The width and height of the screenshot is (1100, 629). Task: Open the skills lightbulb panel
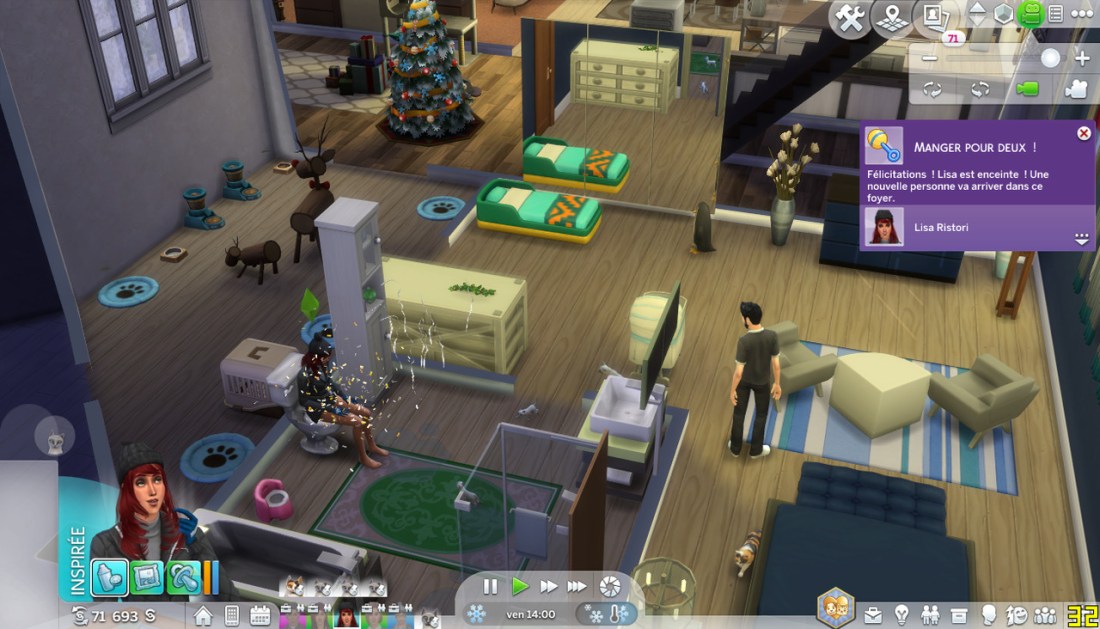click(x=901, y=615)
